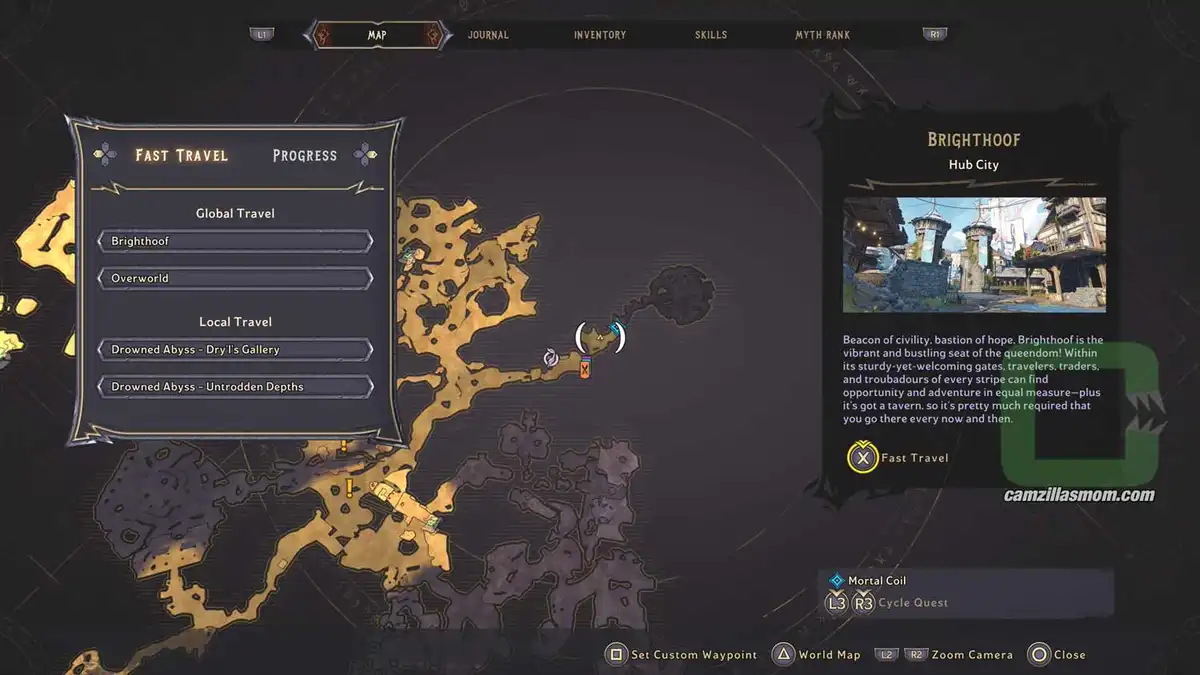
Task: Switch to the Journal tab
Action: tap(488, 35)
